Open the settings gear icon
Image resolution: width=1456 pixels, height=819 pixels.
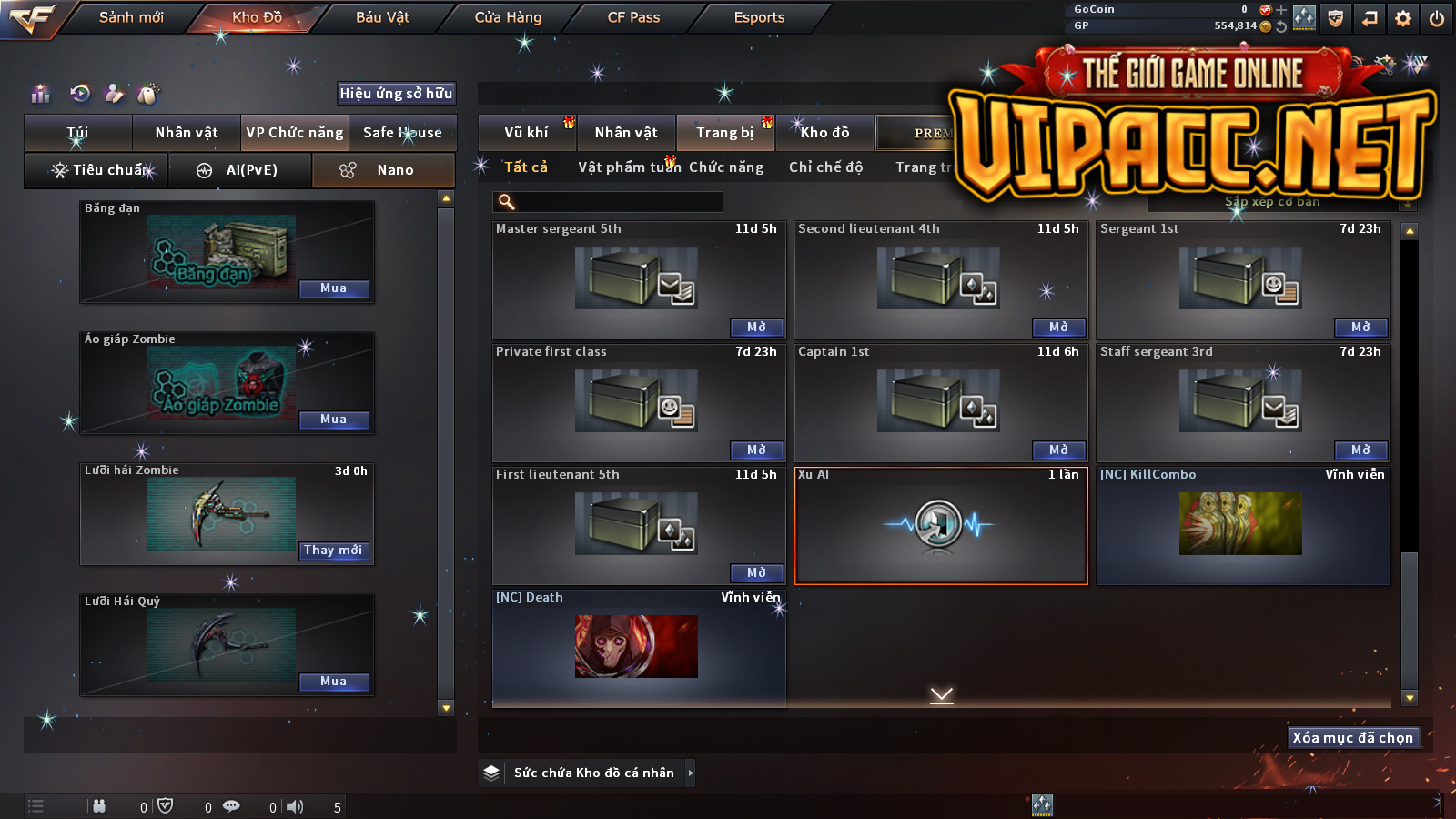click(x=1403, y=18)
